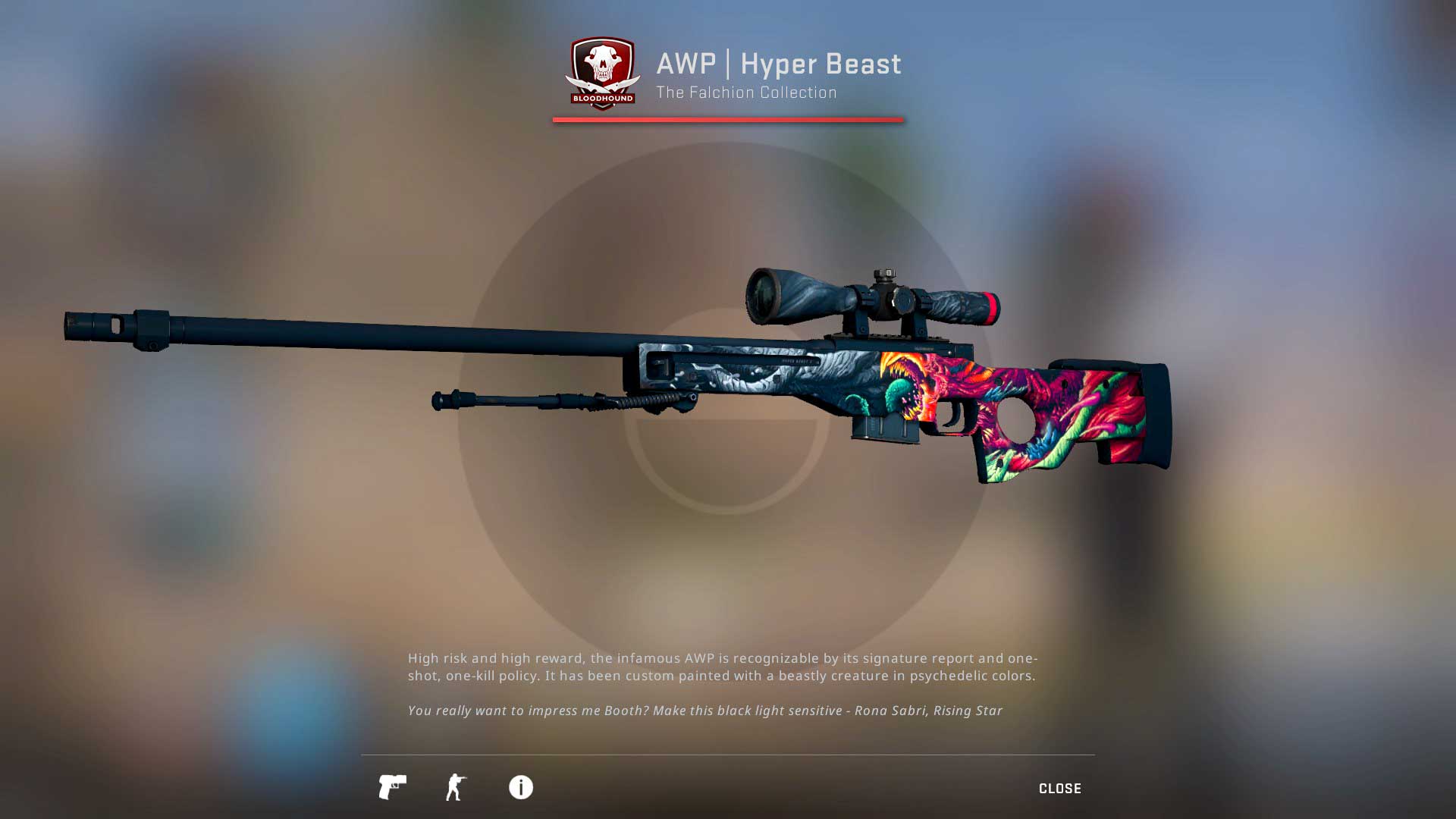Close the weapon inspect screen
1456x819 pixels.
(1059, 789)
